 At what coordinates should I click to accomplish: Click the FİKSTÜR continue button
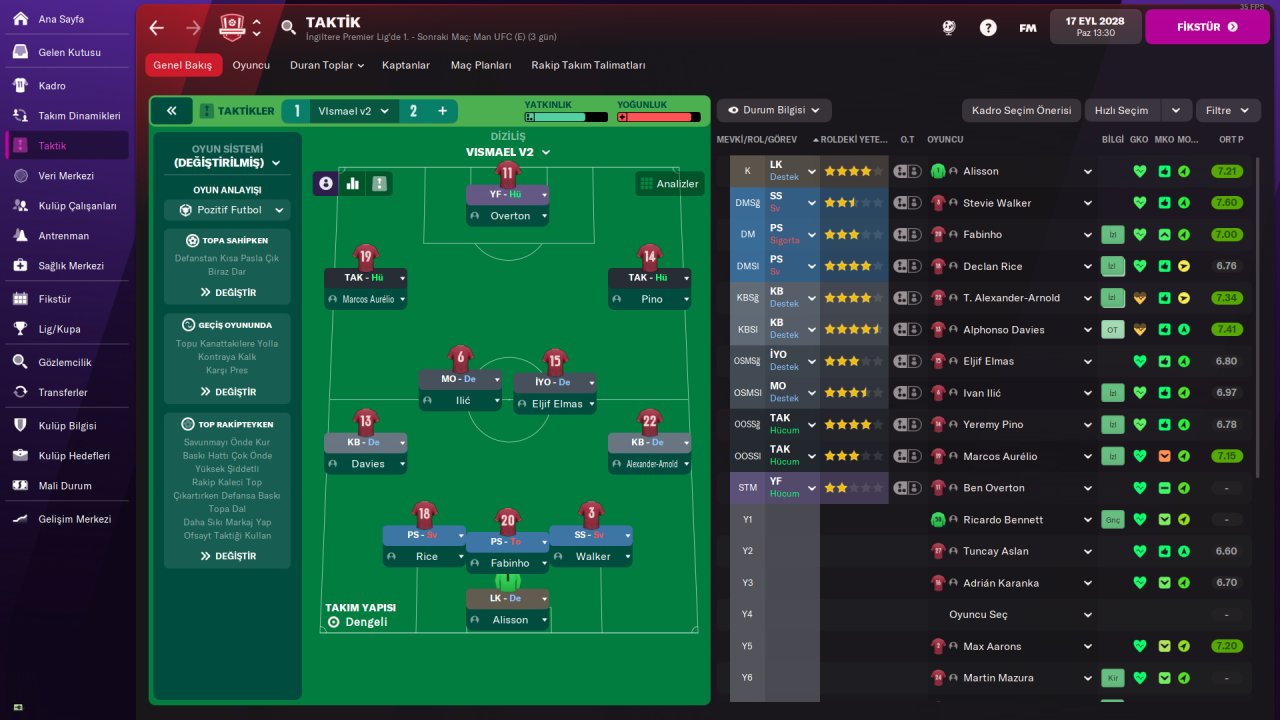tap(1206, 27)
